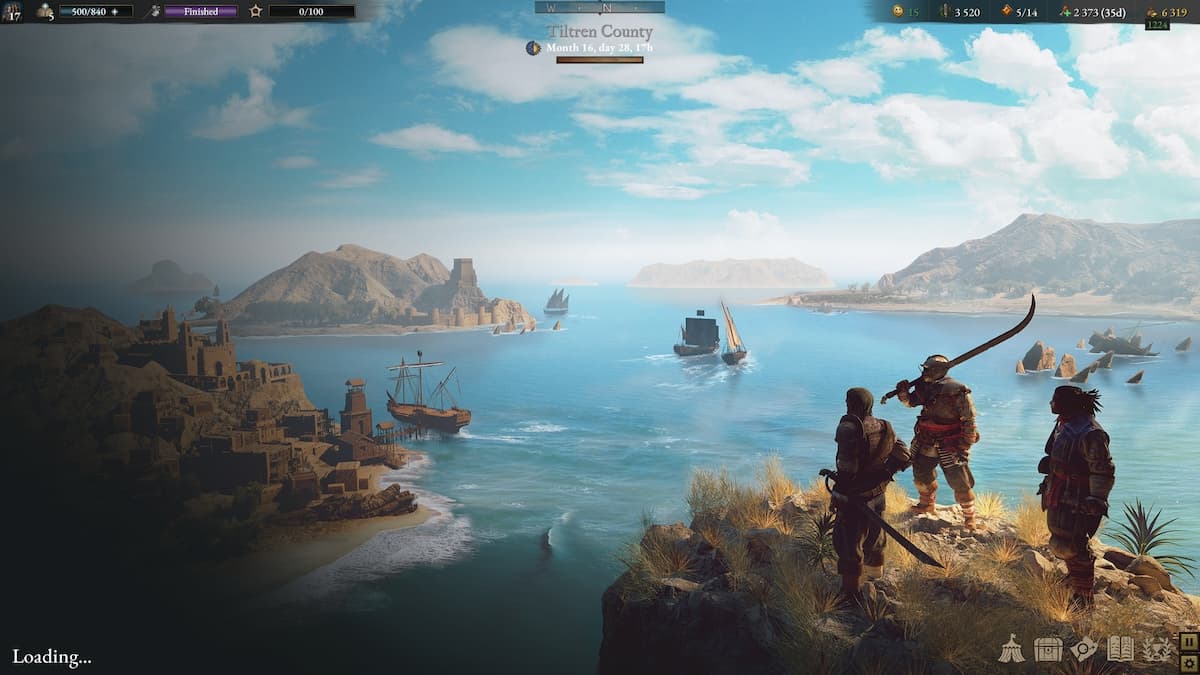Open the camp tent menu
Screen dimensions: 1200x675
[x=1012, y=650]
